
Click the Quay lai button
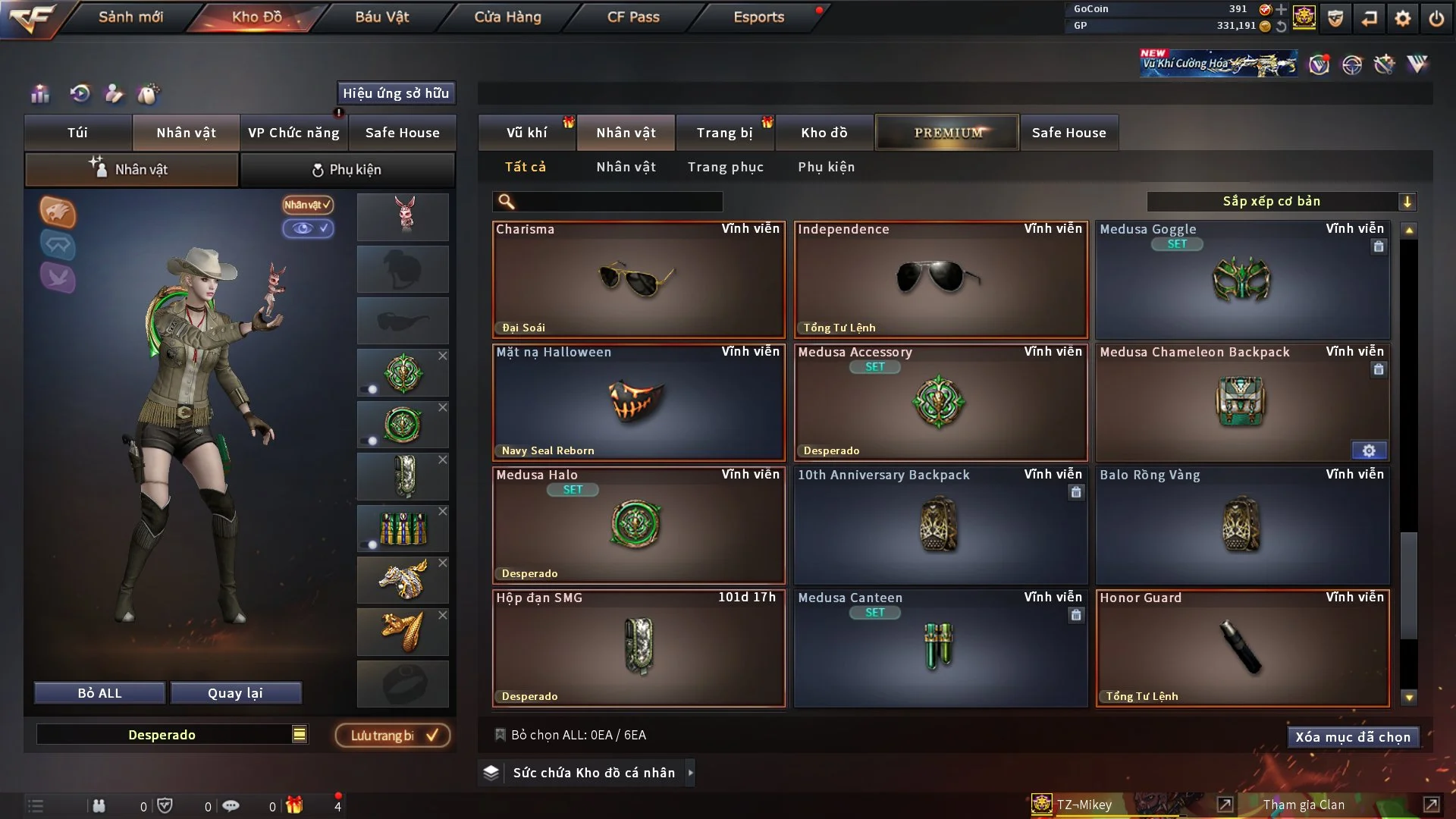[x=236, y=692]
